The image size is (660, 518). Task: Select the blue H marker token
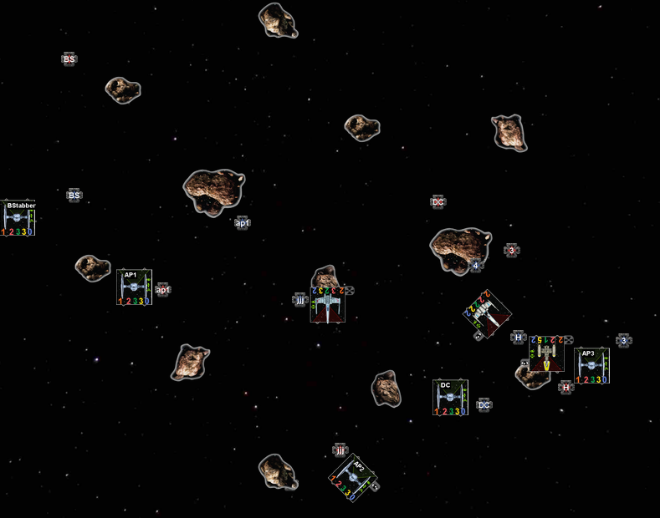(x=518, y=337)
